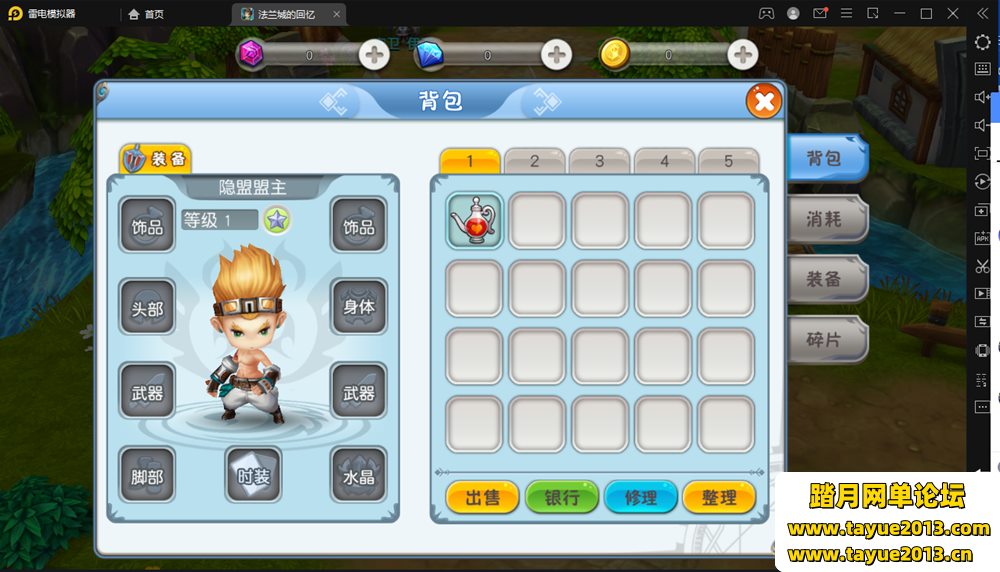Show the 消耗 consumables category
This screenshot has width=1000, height=572.
click(x=825, y=219)
